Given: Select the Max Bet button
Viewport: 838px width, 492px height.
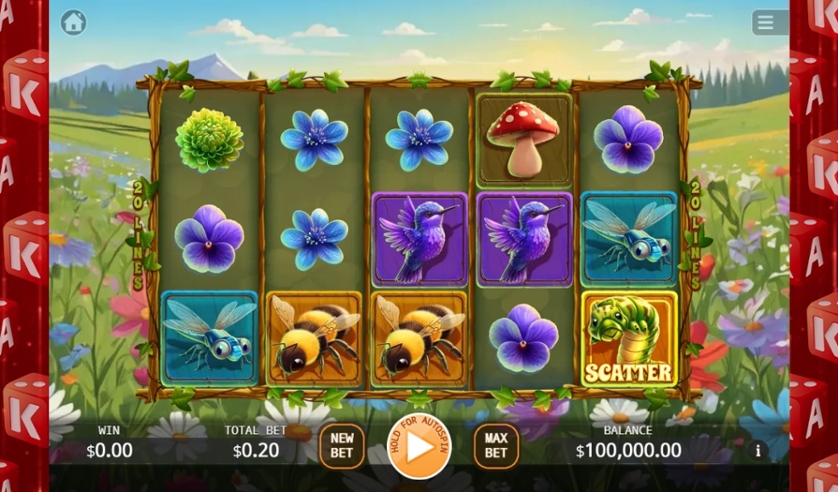Looking at the screenshot, I should click(x=496, y=446).
